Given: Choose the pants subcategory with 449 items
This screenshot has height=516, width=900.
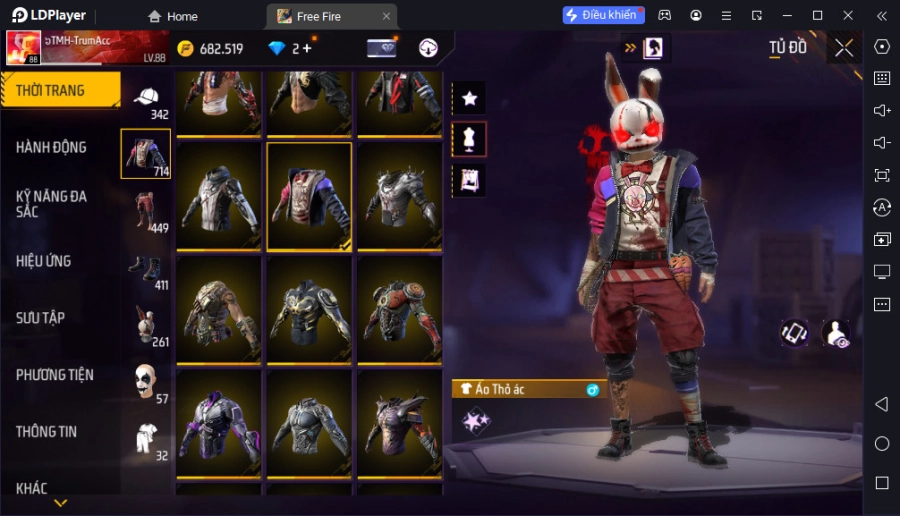Looking at the screenshot, I should 146,211.
